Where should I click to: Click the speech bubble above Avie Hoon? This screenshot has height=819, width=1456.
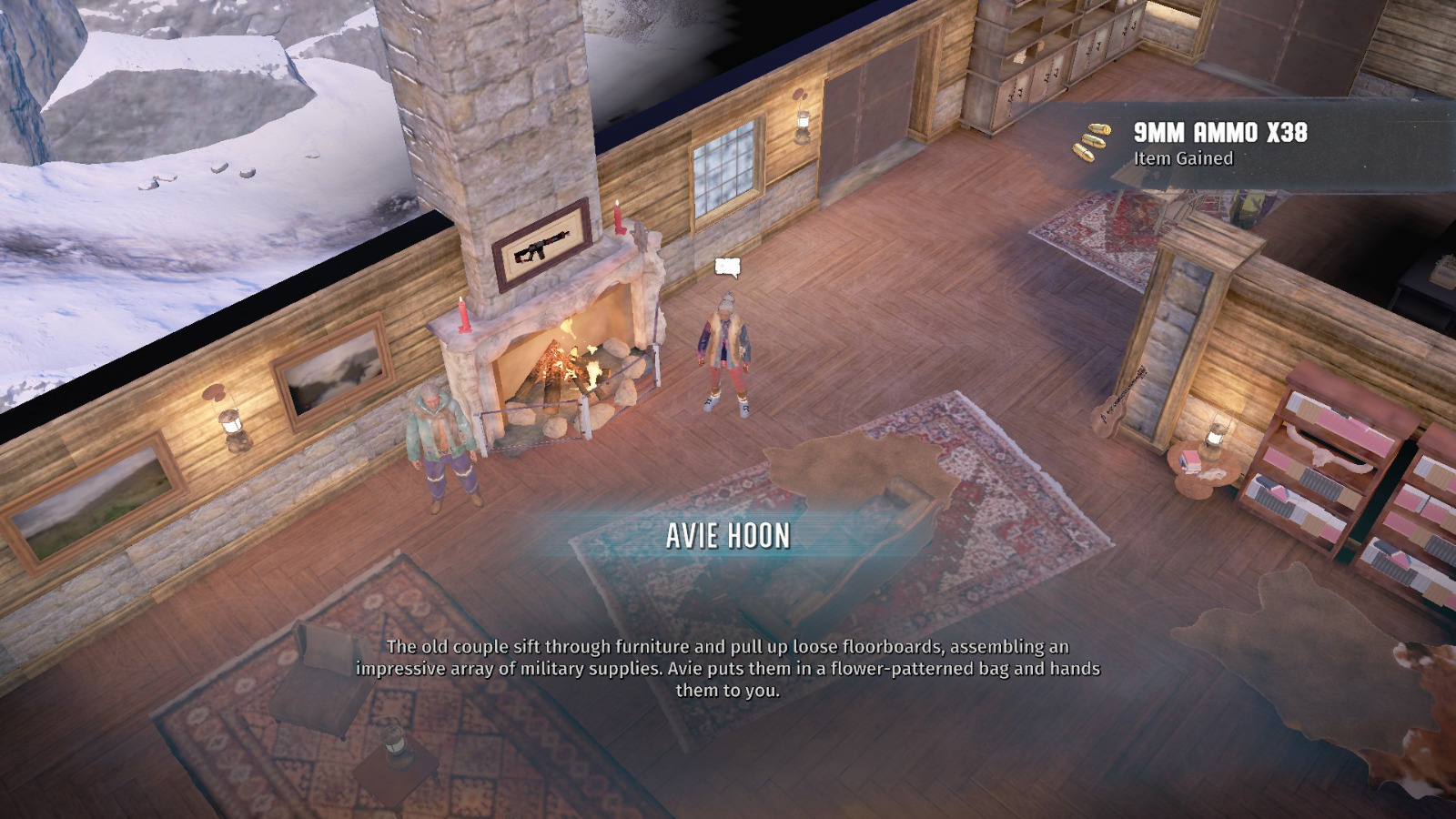(726, 267)
